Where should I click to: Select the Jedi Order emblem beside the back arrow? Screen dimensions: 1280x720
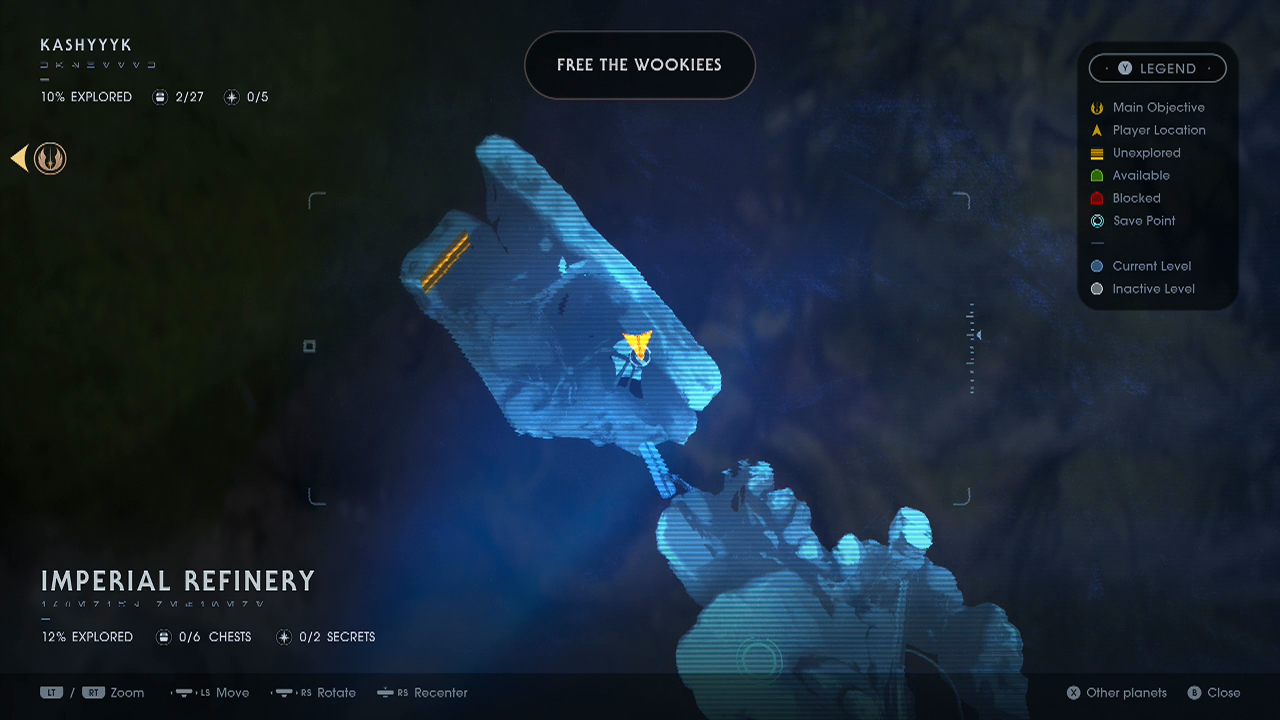click(x=49, y=158)
